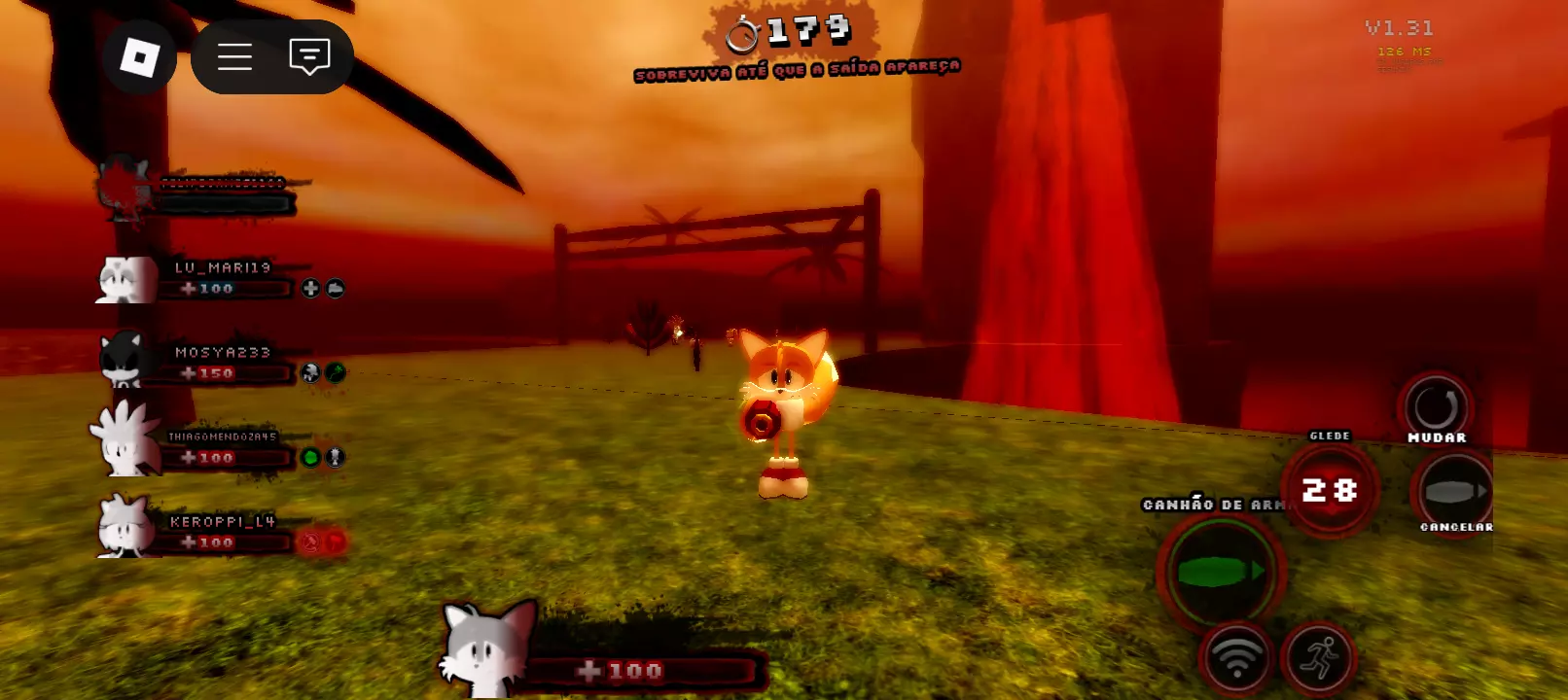Tap the Mudar switch button

click(x=1436, y=406)
